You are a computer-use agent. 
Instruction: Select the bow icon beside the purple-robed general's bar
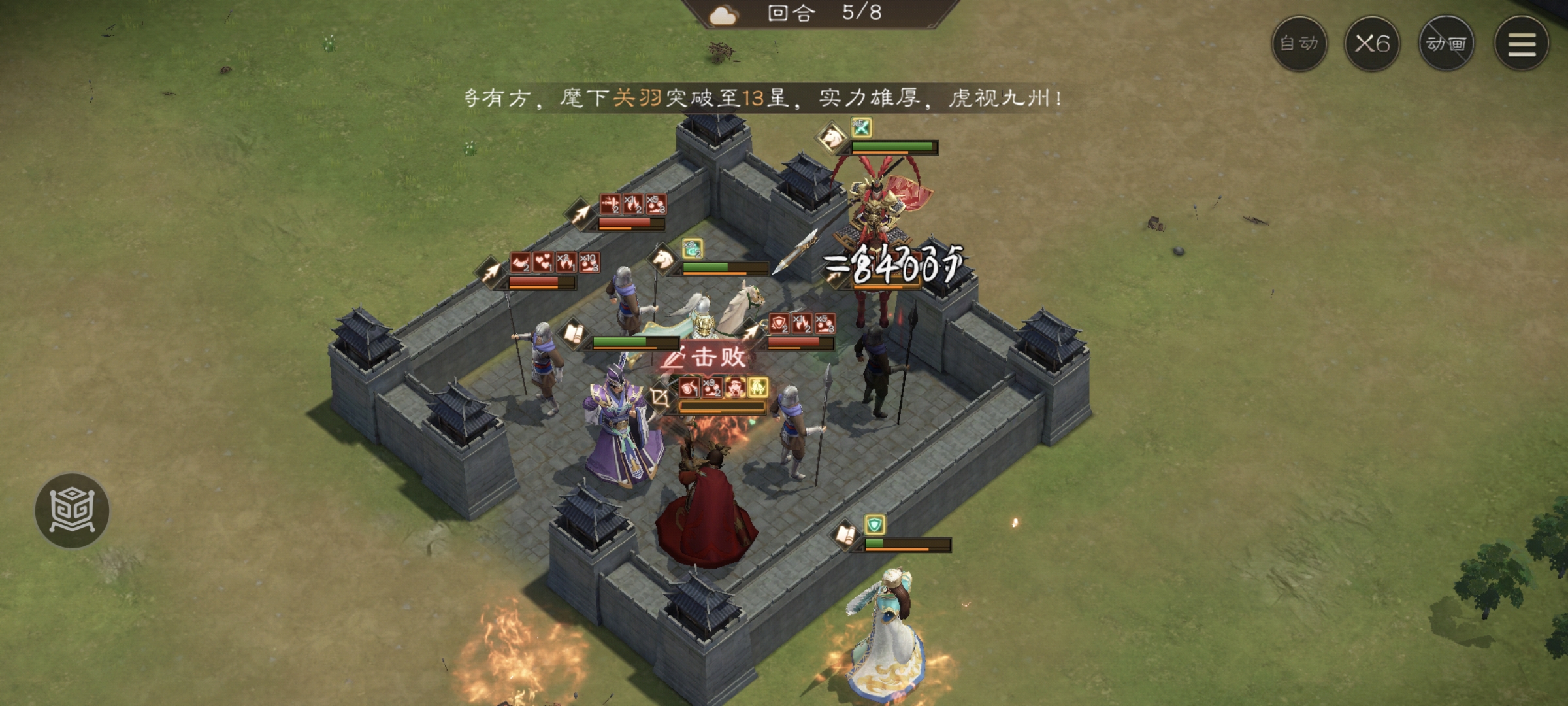click(x=662, y=398)
